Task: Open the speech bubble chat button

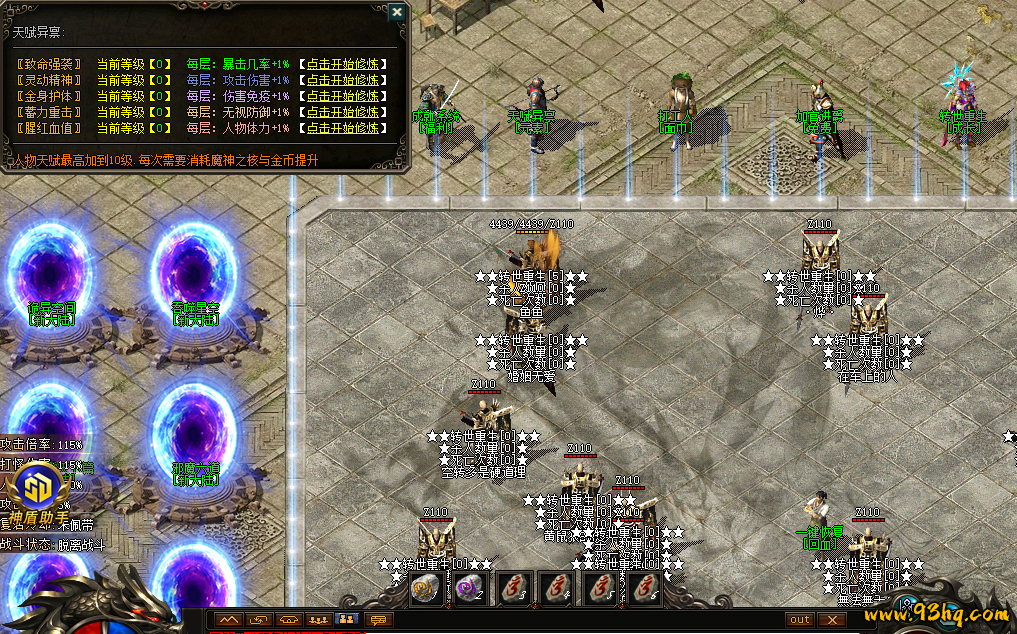Action: tap(379, 620)
